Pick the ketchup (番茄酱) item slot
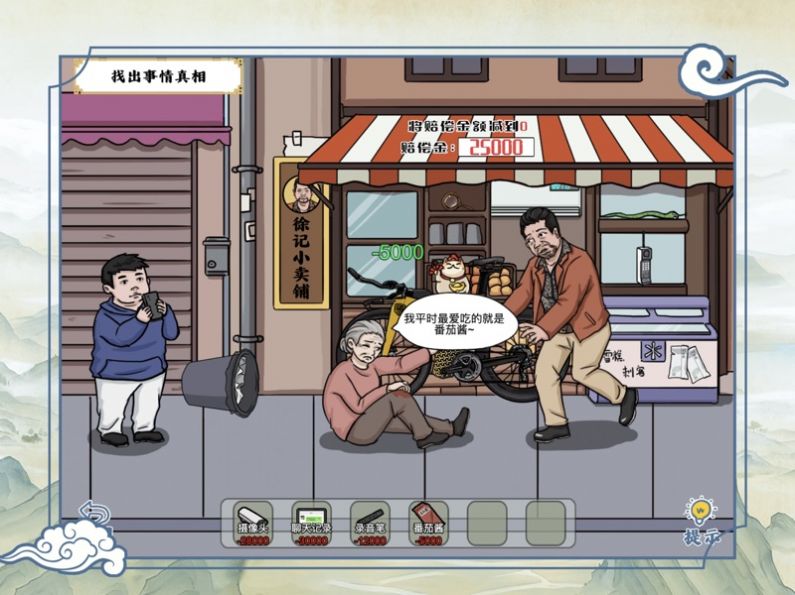 pos(429,522)
